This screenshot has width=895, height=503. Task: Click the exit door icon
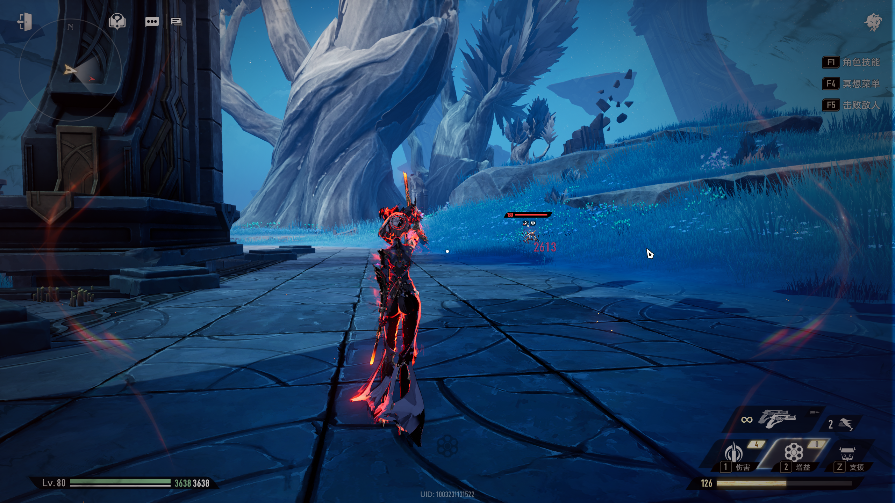click(x=24, y=21)
